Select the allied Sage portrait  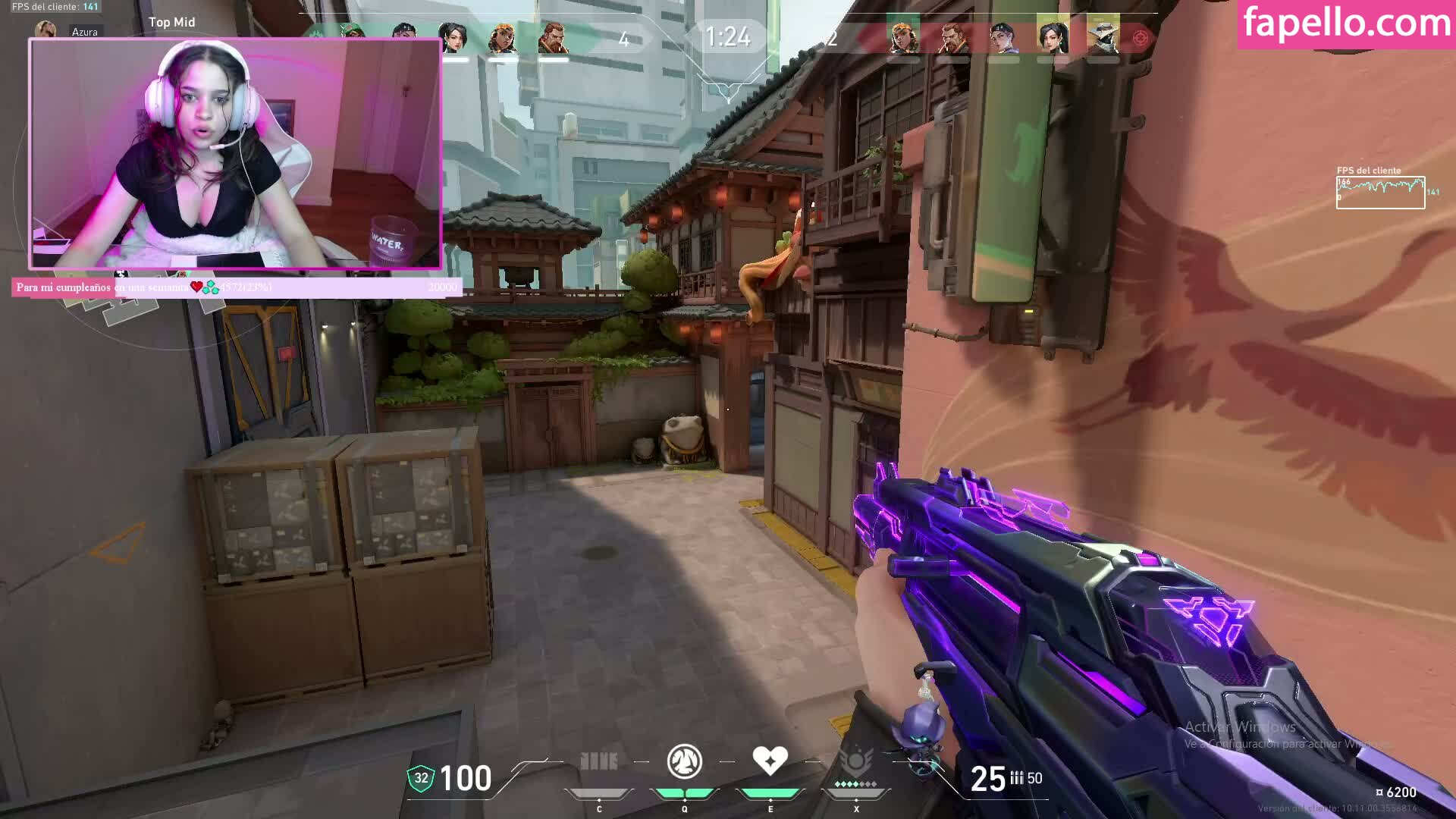(x=453, y=38)
